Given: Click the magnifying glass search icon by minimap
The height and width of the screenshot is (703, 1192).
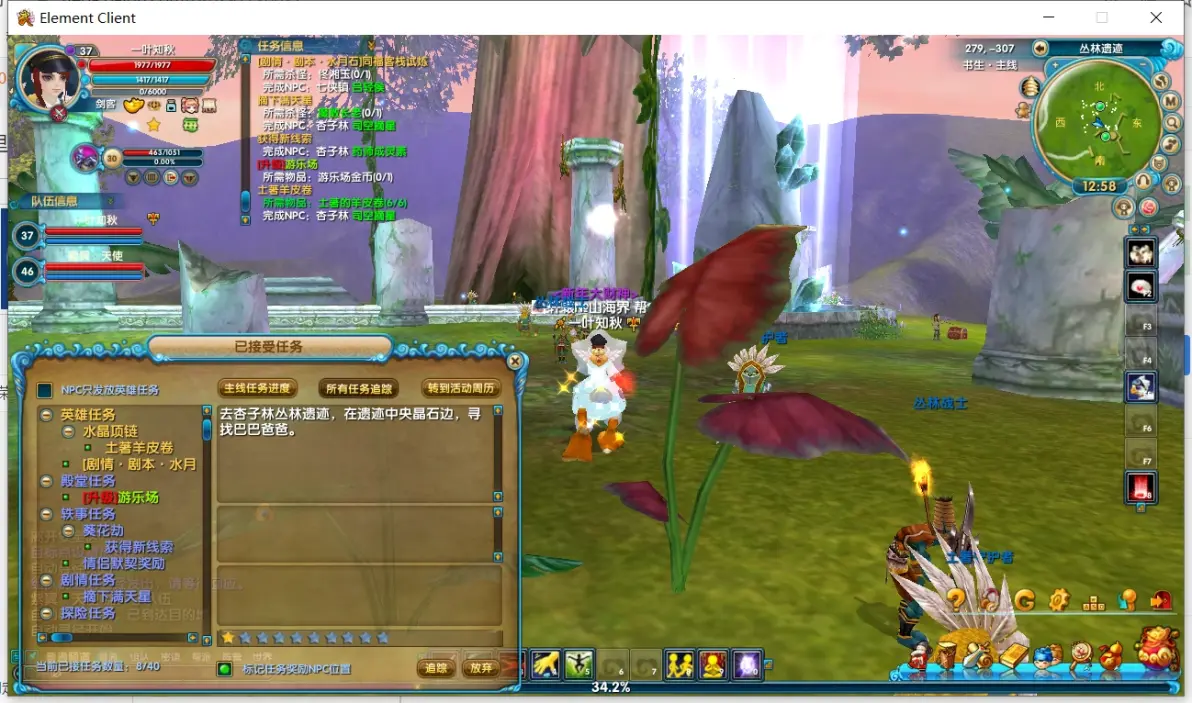Looking at the screenshot, I should click(1173, 122).
